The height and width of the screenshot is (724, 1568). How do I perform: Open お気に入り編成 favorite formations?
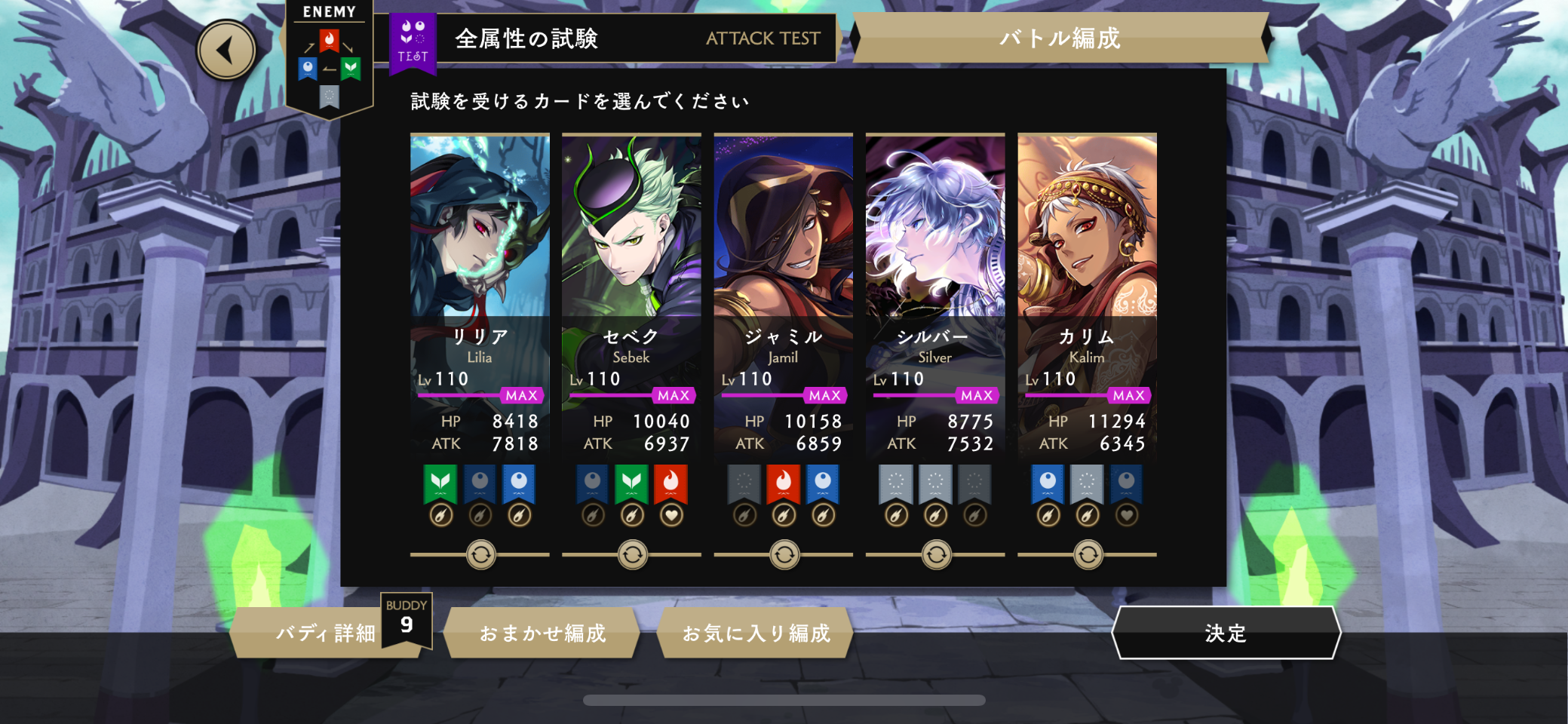[756, 633]
